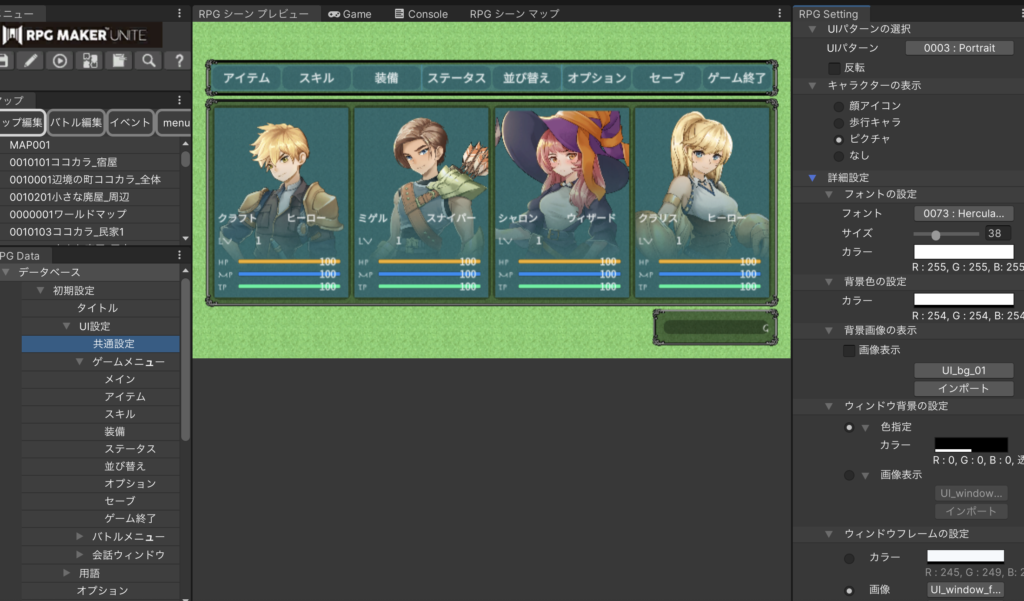
Task: Click the インポート button under UI_bg_01
Action: pos(963,388)
